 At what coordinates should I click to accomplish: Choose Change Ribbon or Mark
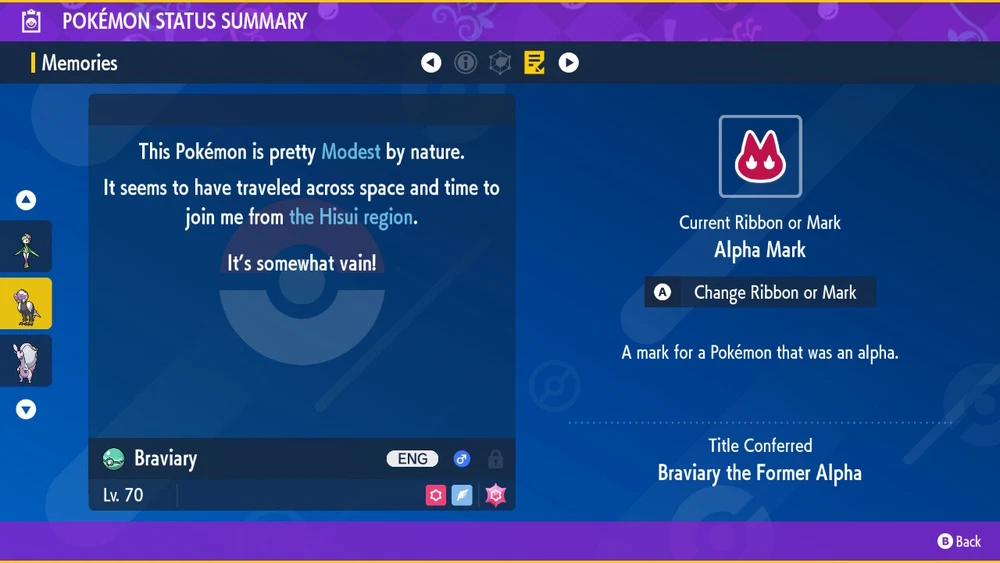(760, 293)
